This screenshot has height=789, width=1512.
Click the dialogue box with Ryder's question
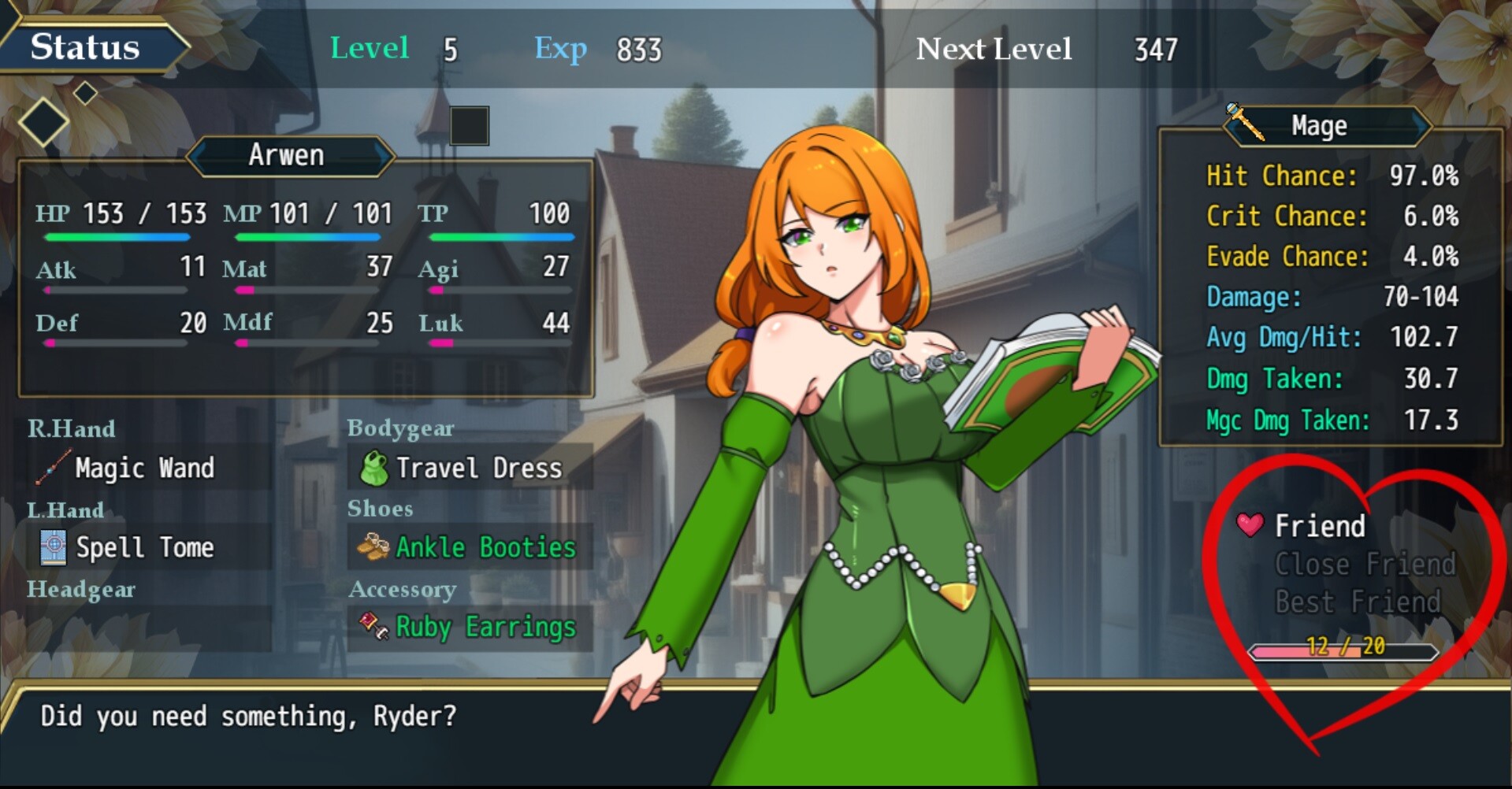pos(249,717)
